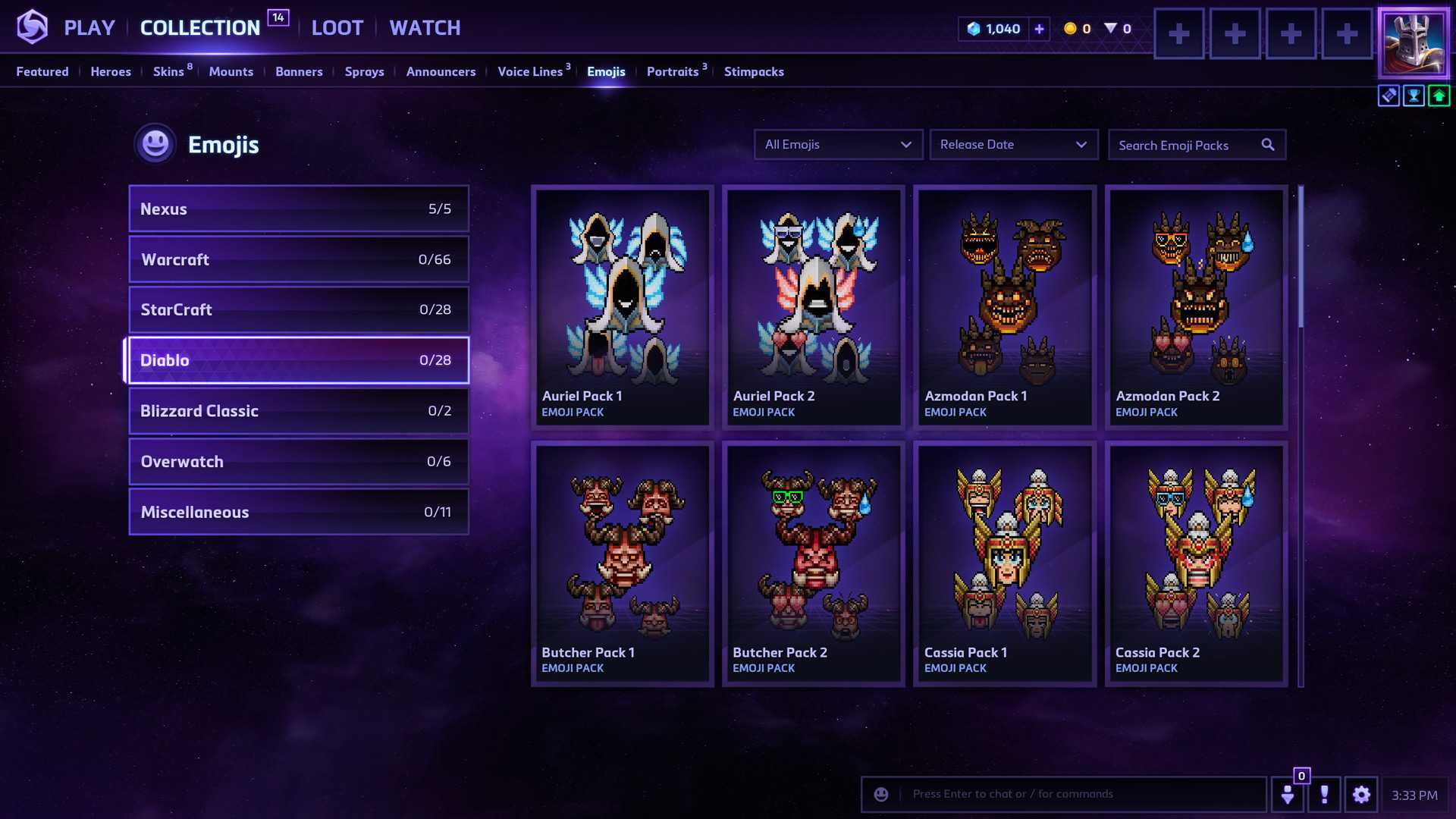Switch to Mounts category

click(231, 71)
